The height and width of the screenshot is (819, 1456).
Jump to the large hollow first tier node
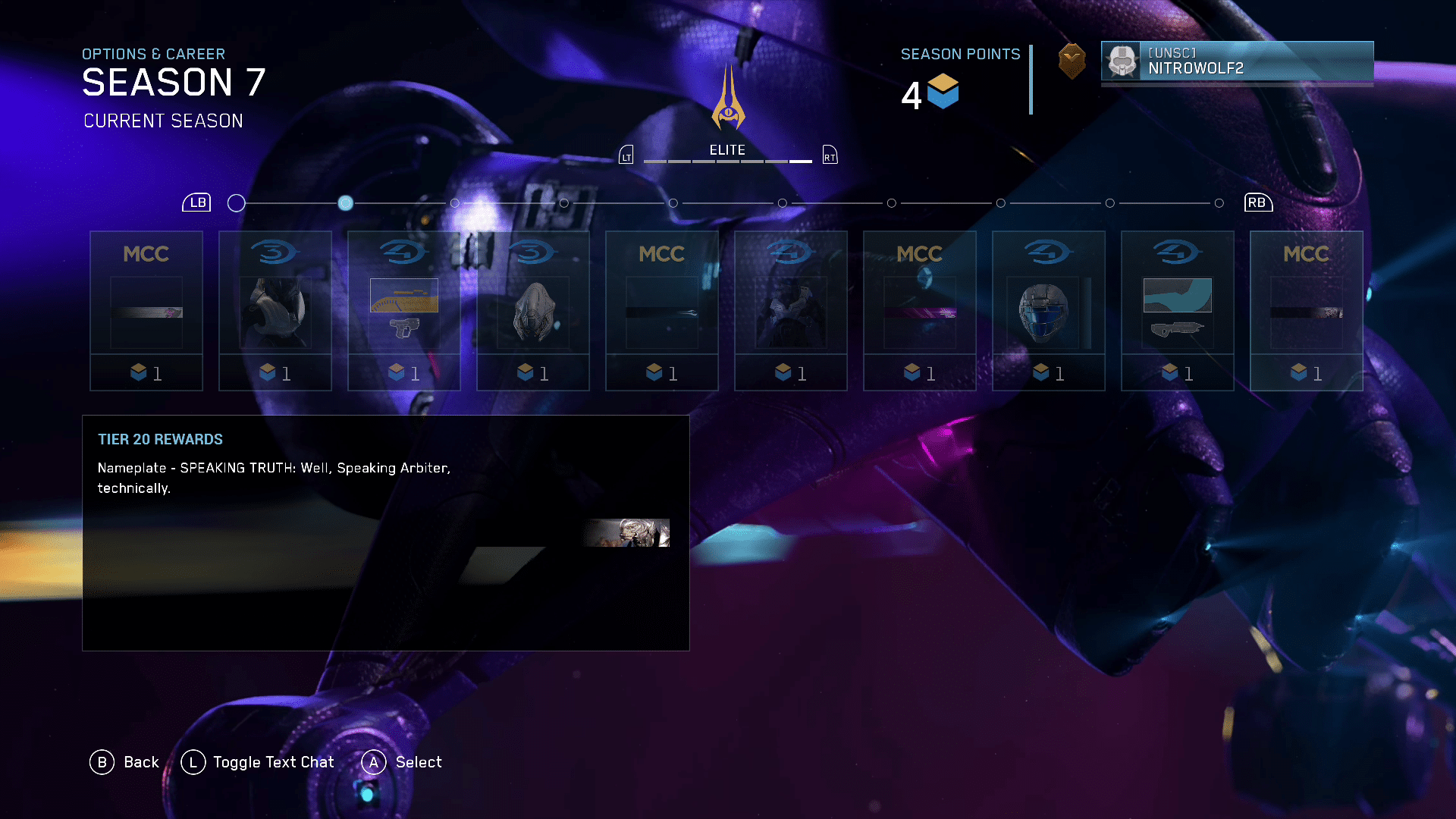[x=237, y=203]
